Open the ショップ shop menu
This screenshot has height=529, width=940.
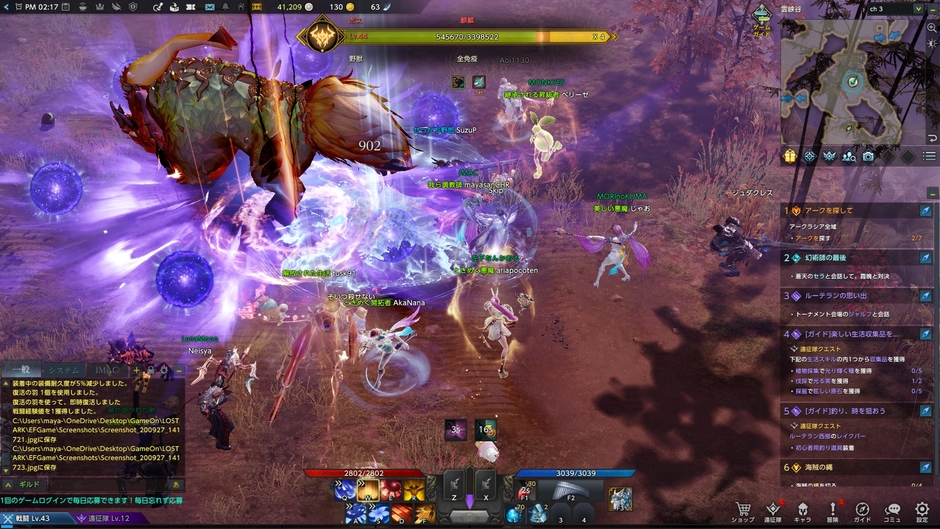[743, 511]
